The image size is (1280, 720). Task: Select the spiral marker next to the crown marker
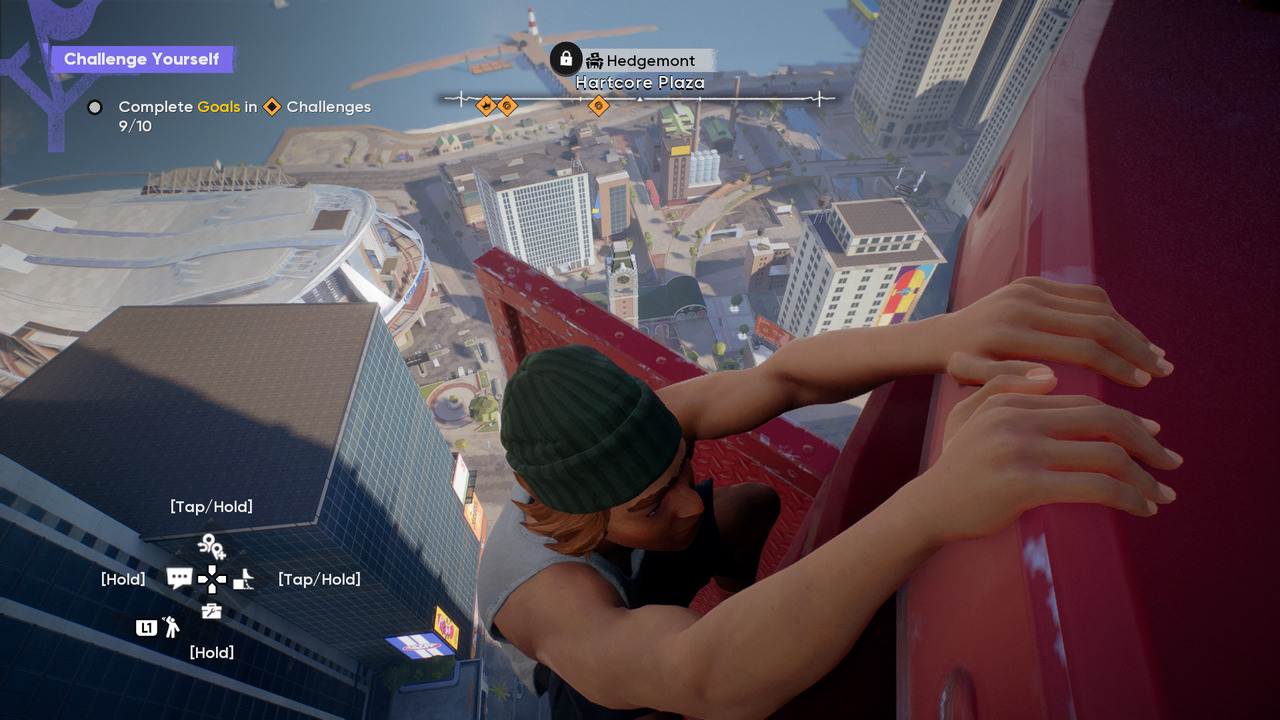(507, 105)
